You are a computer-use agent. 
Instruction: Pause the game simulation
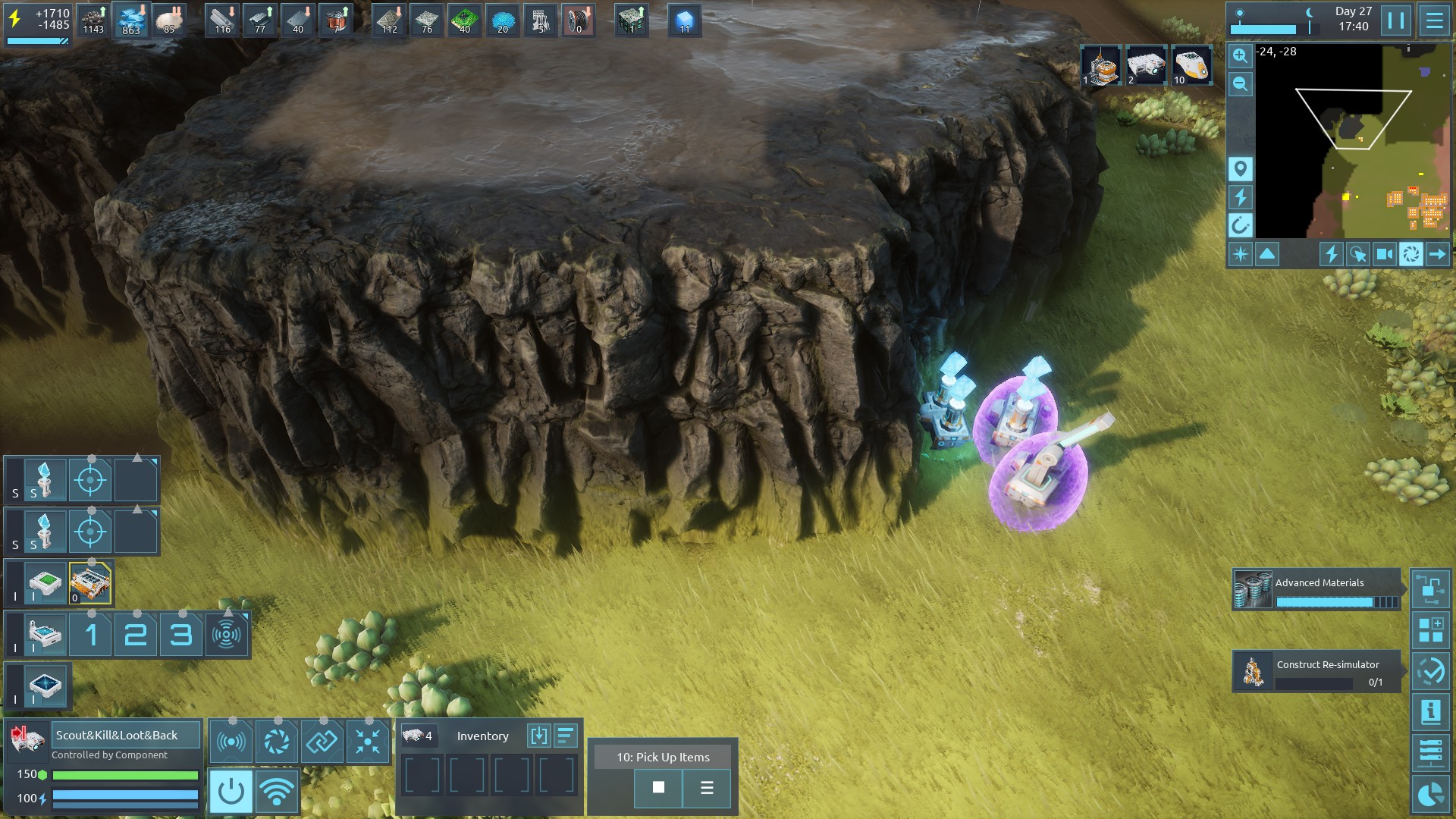pyautogui.click(x=1395, y=20)
